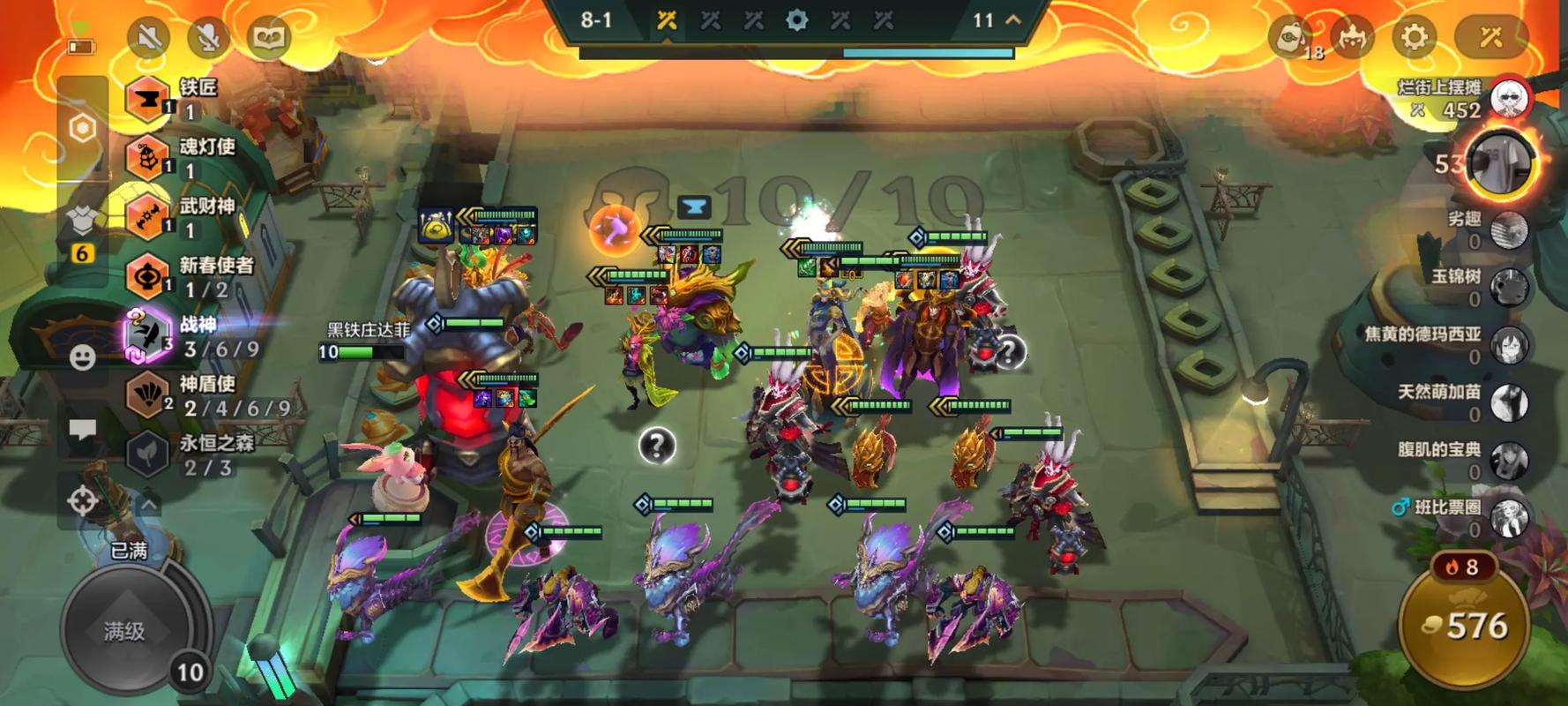Viewport: 1568px width, 706px height.
Task: Open the emote smiley button
Action: coord(83,357)
